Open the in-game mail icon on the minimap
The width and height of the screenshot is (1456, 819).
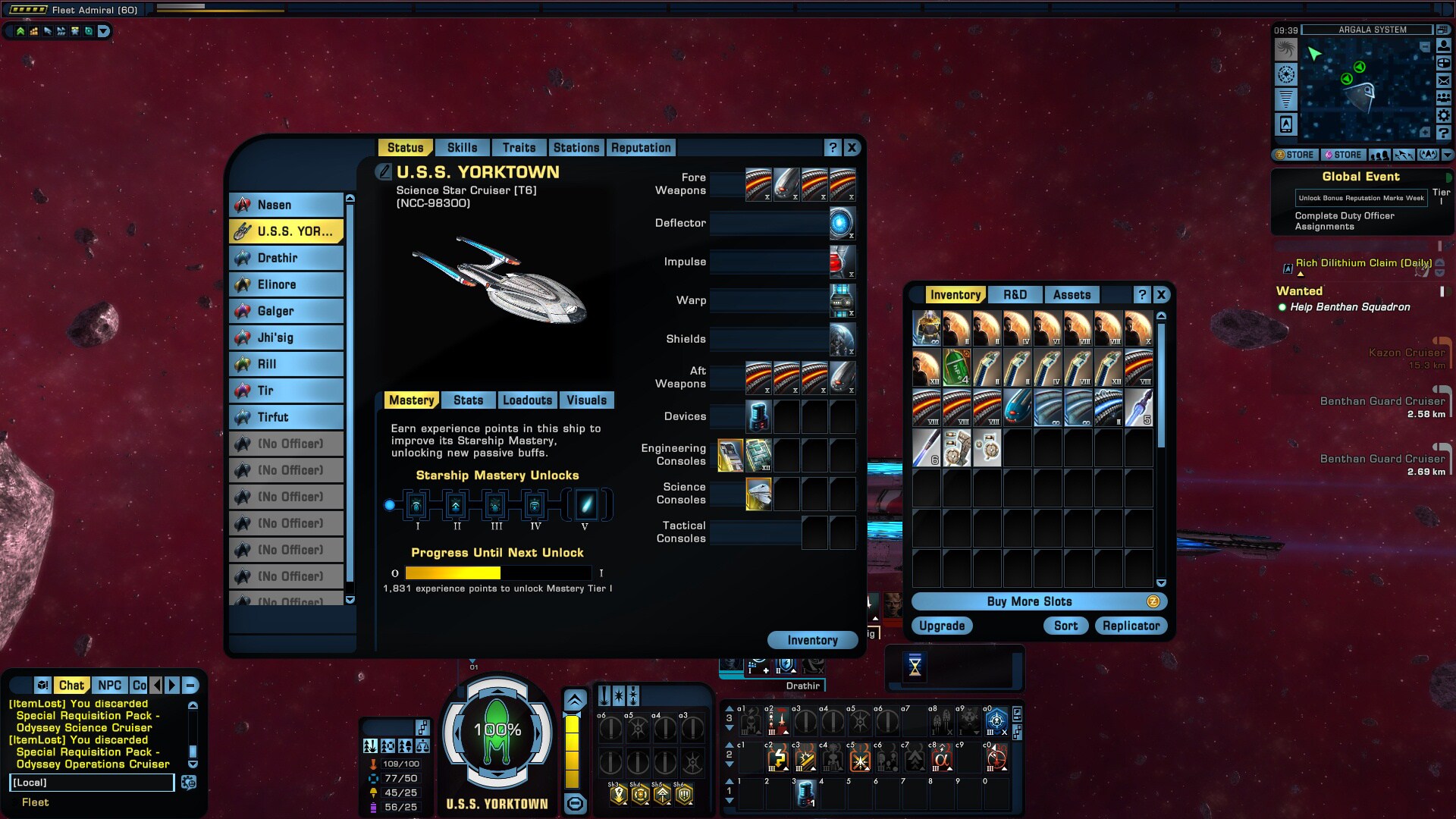click(1443, 80)
